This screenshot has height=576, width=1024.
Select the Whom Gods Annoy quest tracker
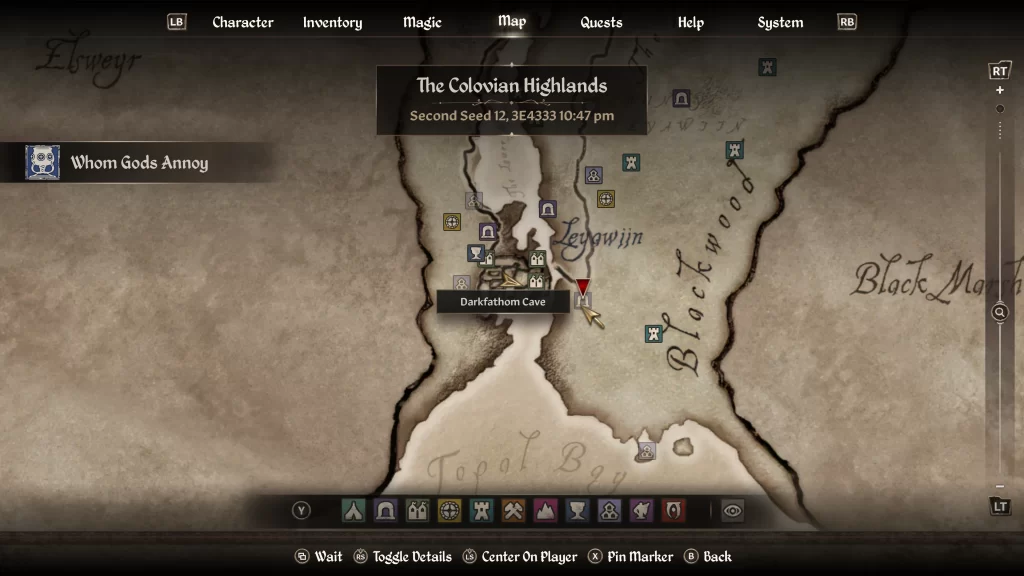(x=137, y=162)
